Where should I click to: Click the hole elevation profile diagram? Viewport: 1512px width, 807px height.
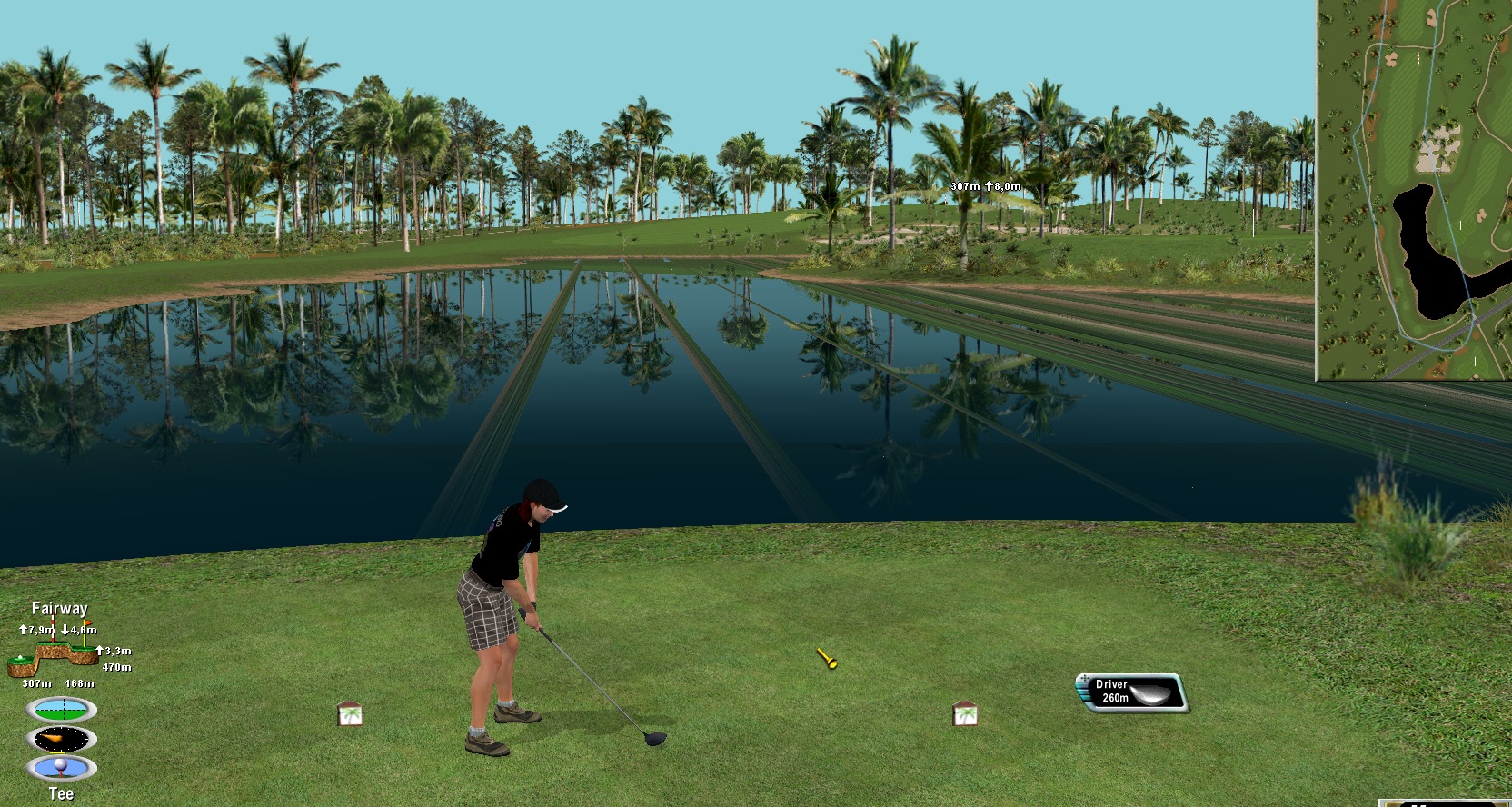click(x=55, y=656)
